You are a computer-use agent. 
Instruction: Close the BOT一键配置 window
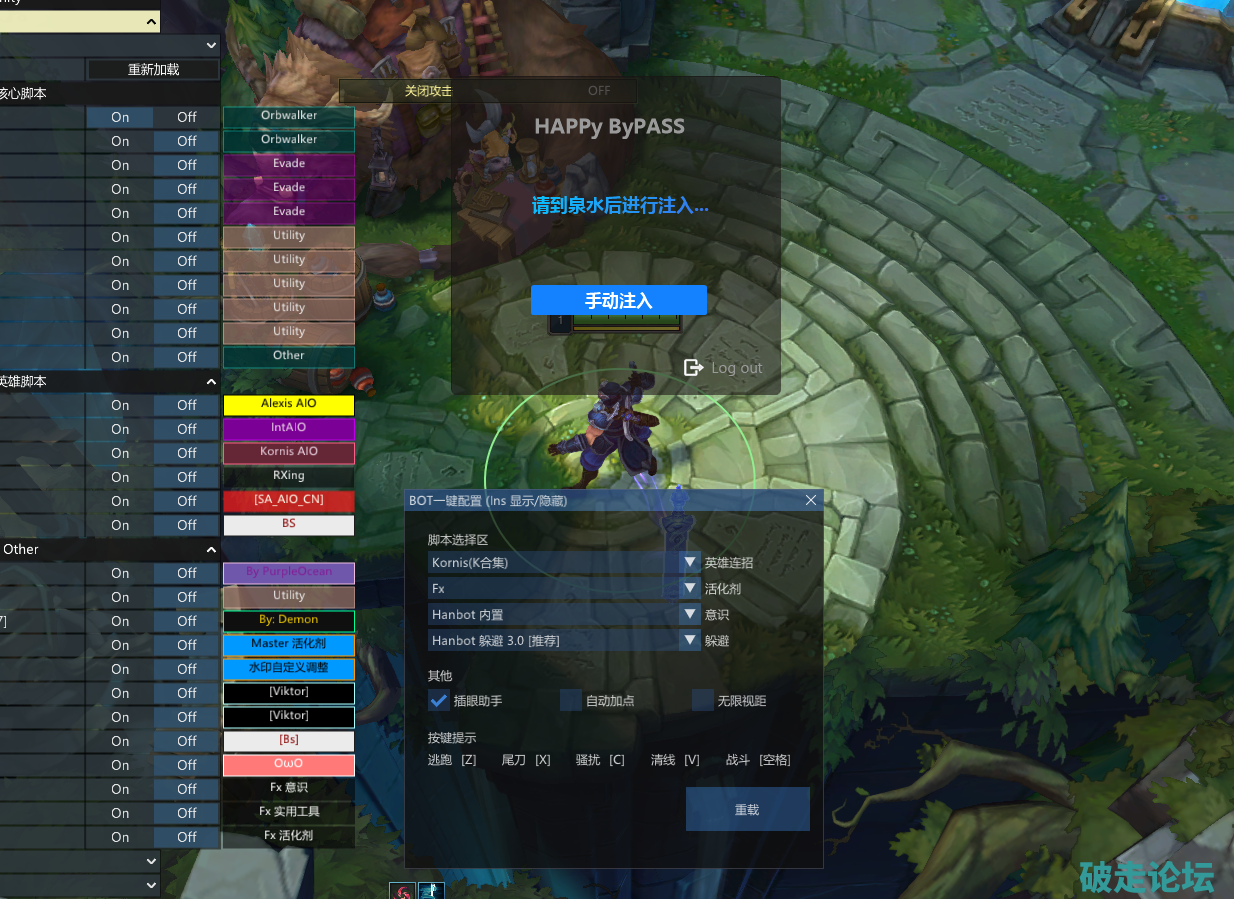(811, 500)
